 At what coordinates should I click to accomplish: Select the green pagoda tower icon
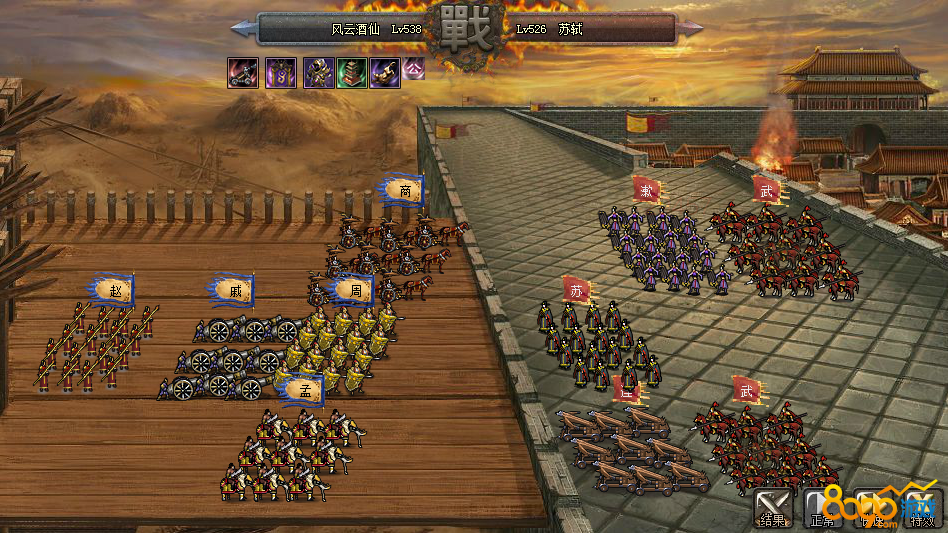tap(352, 72)
